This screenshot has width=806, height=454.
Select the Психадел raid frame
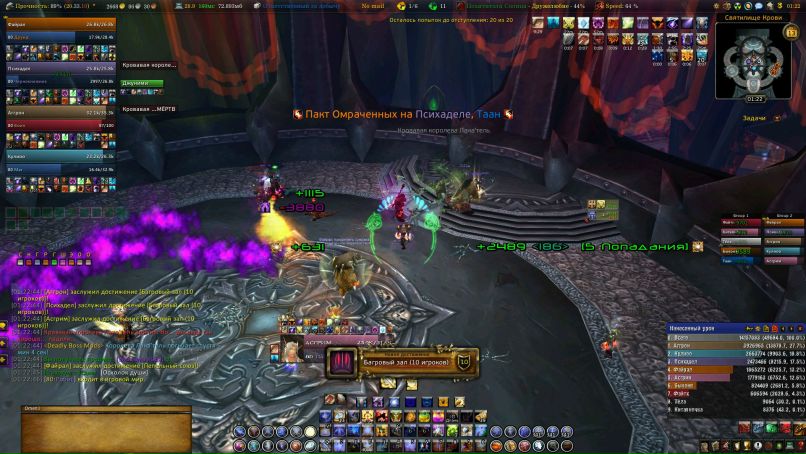[x=62, y=69]
